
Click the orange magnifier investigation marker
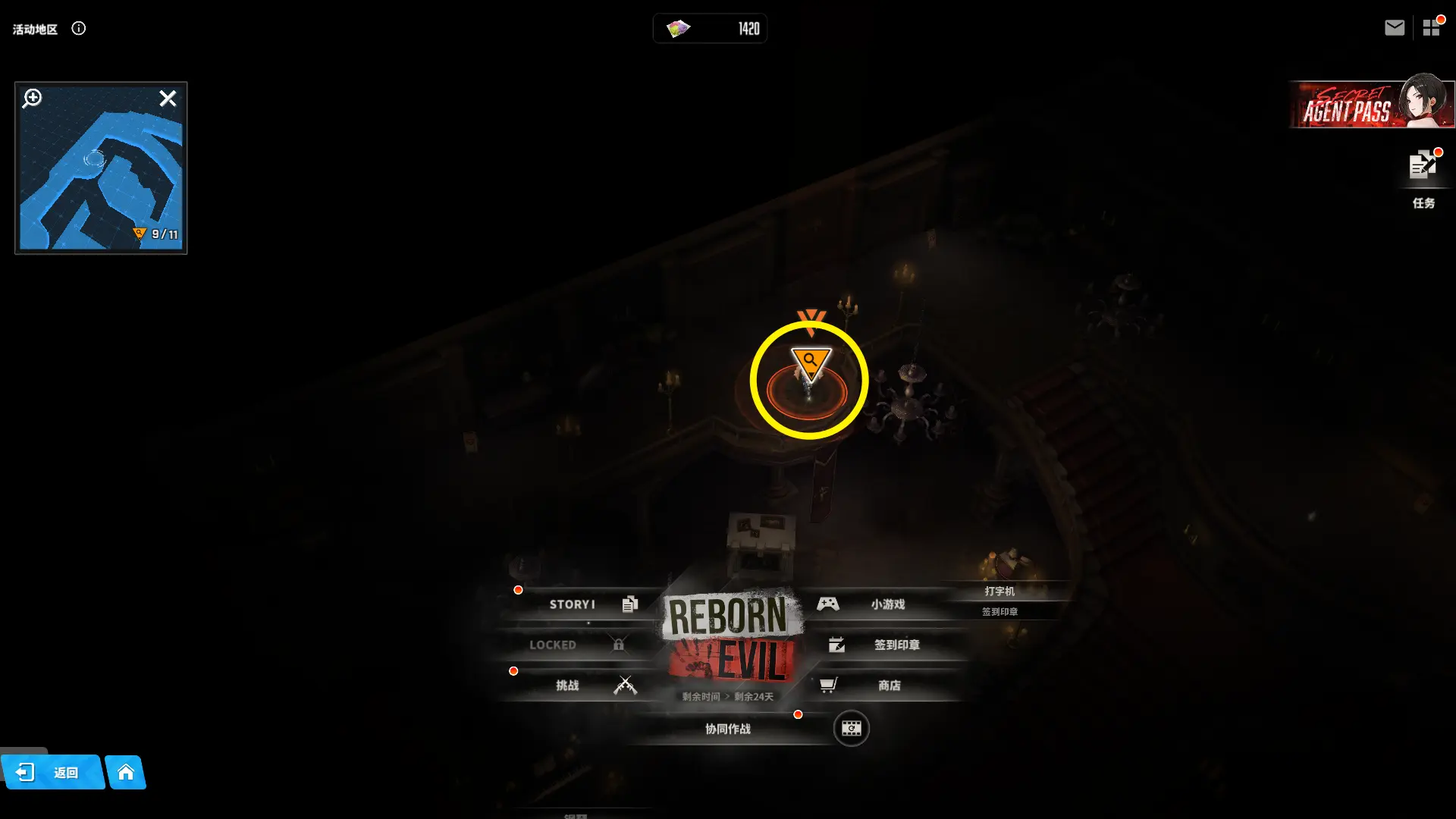click(x=810, y=362)
